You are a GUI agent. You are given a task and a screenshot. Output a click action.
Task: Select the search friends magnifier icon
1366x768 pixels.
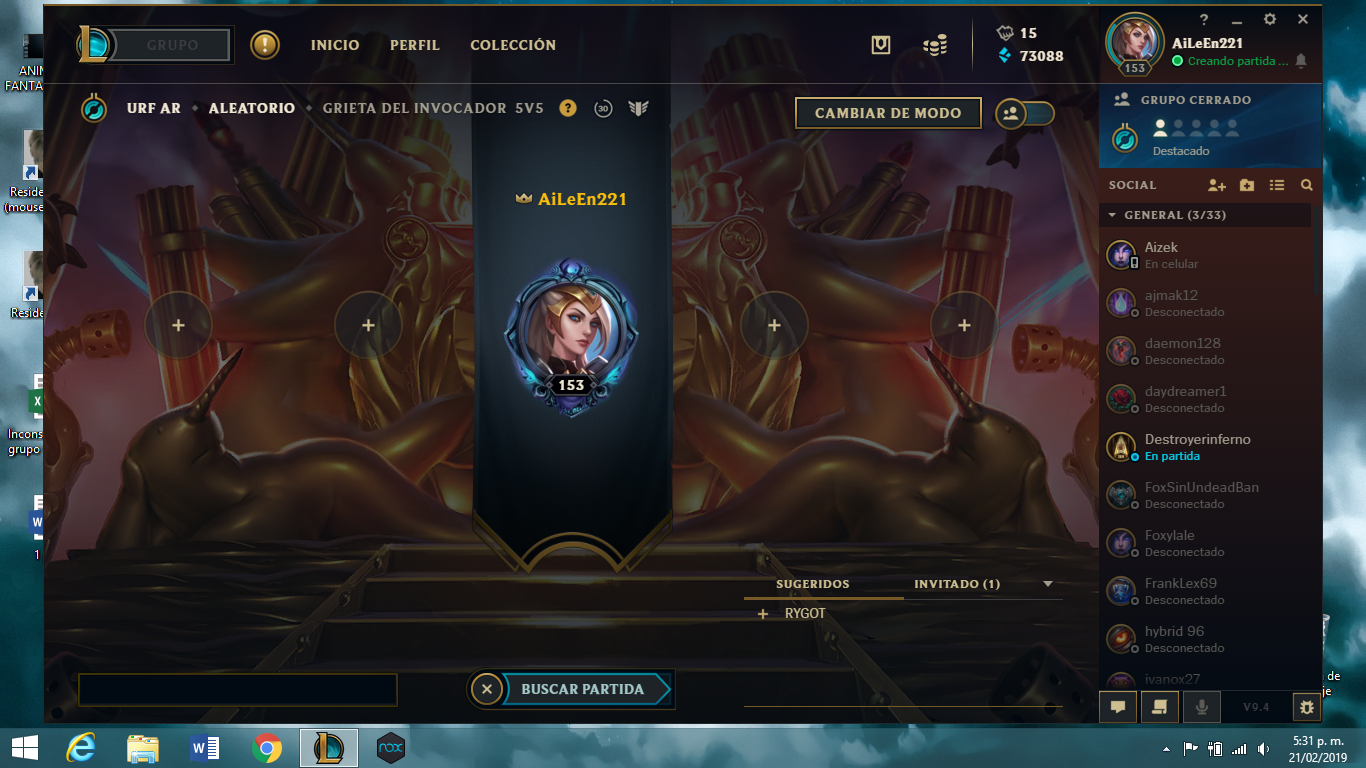[x=1307, y=185]
